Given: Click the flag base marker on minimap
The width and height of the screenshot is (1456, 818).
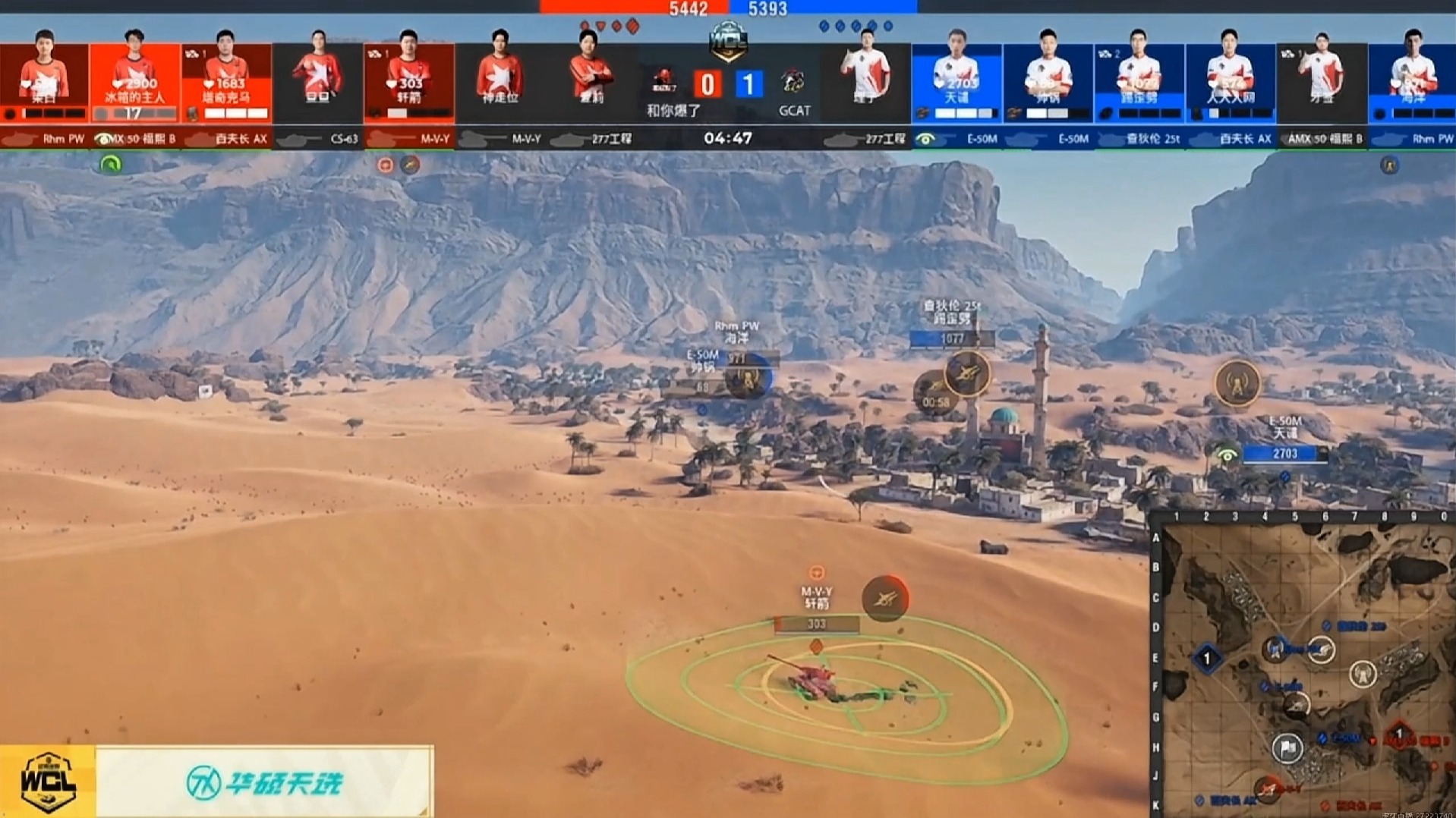Looking at the screenshot, I should click(1287, 748).
